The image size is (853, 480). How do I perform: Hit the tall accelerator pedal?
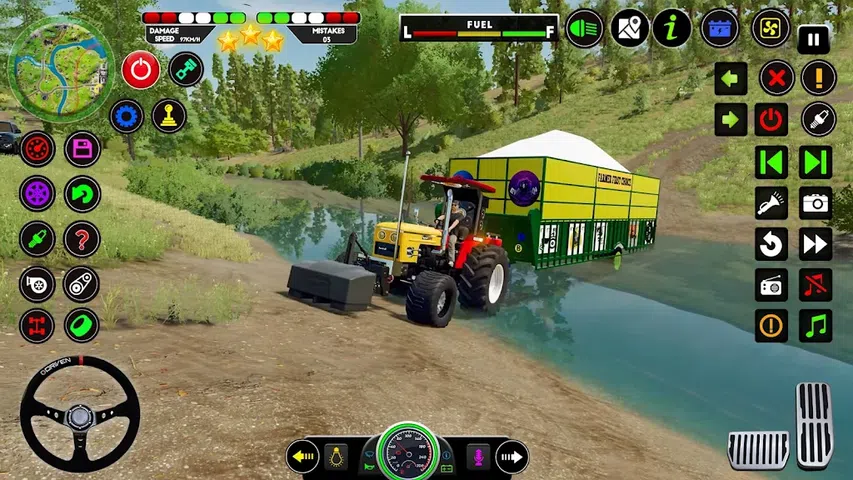[814, 424]
